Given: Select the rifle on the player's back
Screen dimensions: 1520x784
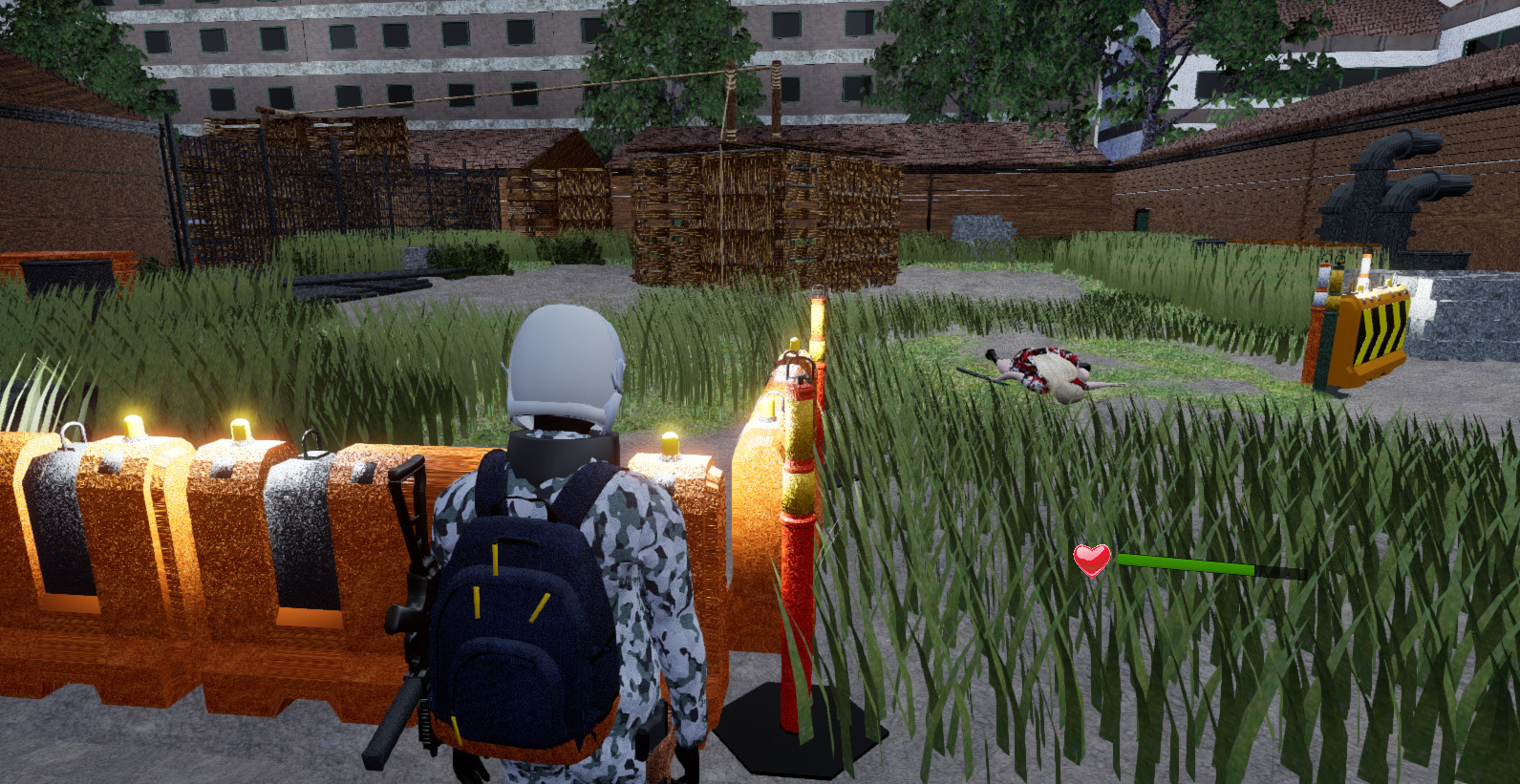Looking at the screenshot, I should point(411,592).
